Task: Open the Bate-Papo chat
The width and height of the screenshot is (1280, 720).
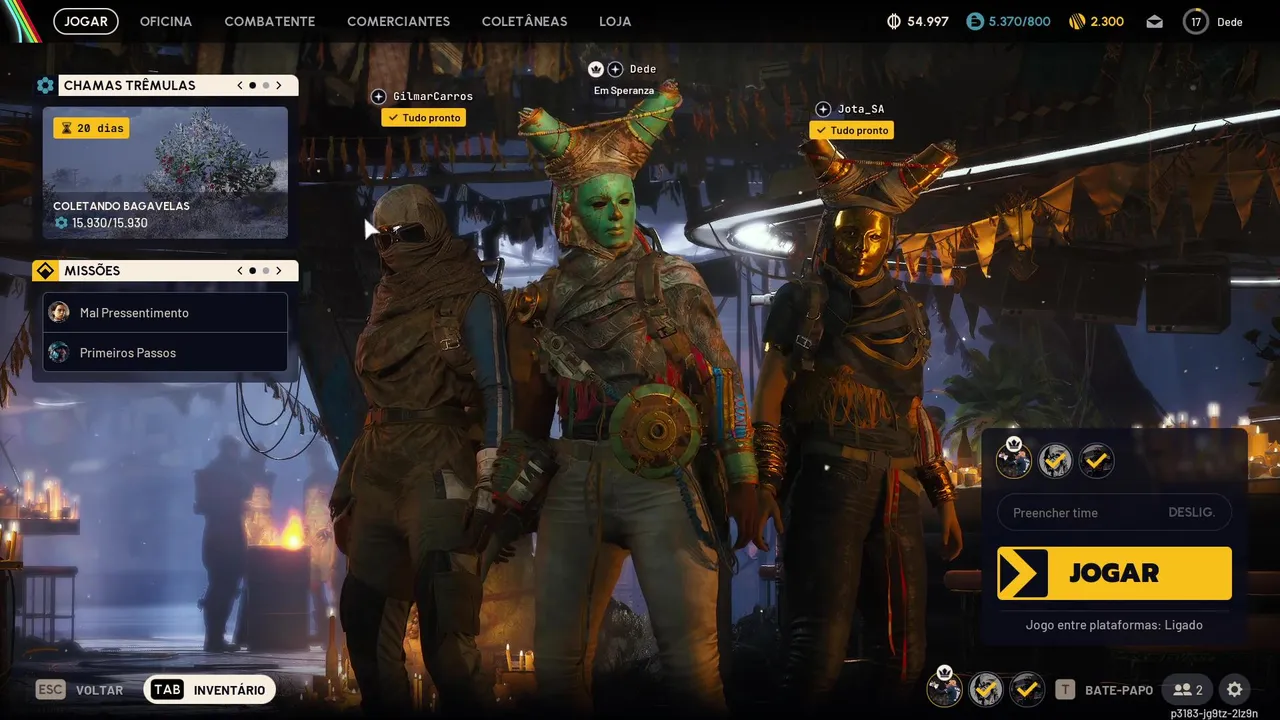Action: pos(1105,690)
